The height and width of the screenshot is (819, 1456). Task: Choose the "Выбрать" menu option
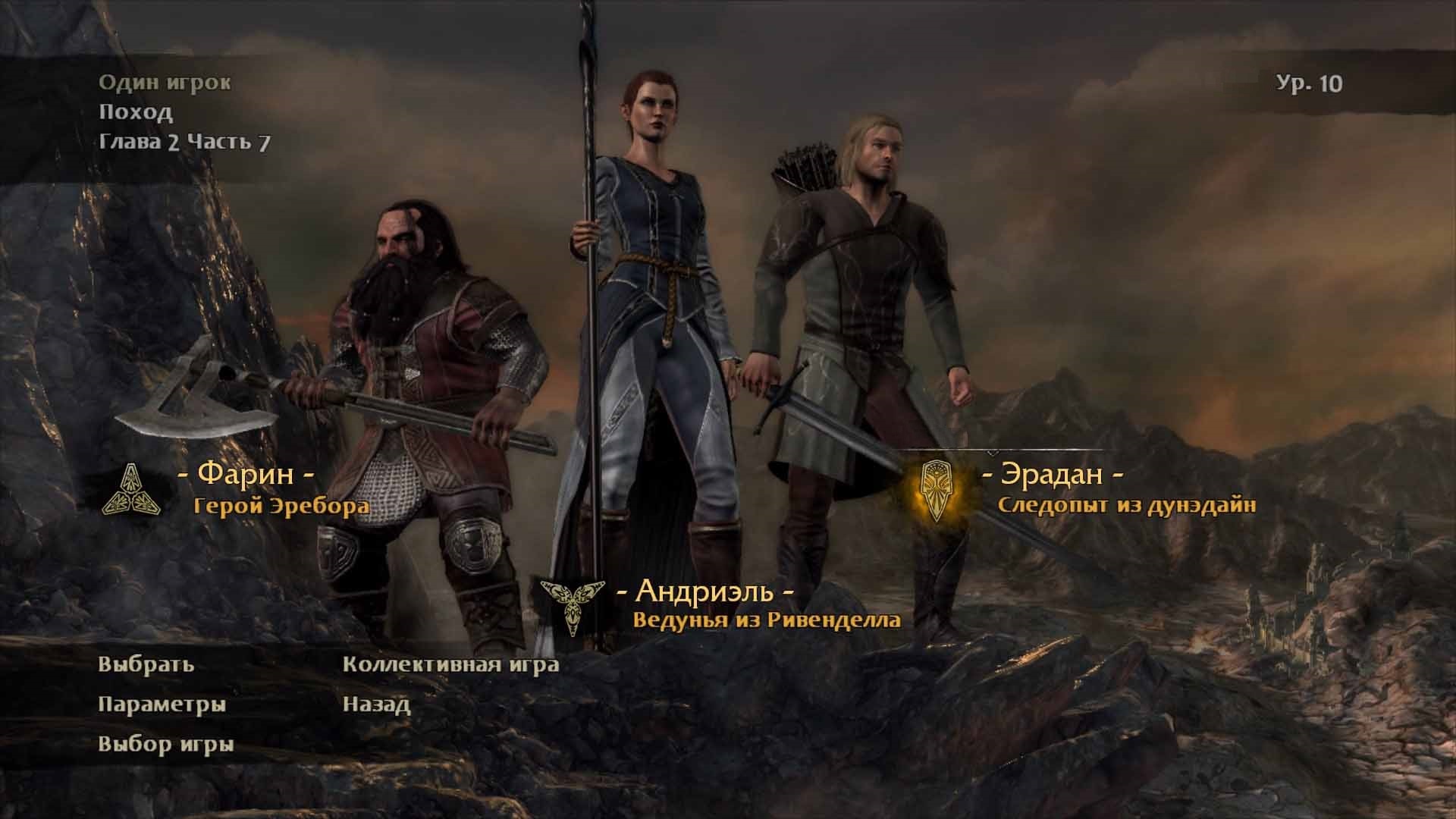click(x=146, y=665)
